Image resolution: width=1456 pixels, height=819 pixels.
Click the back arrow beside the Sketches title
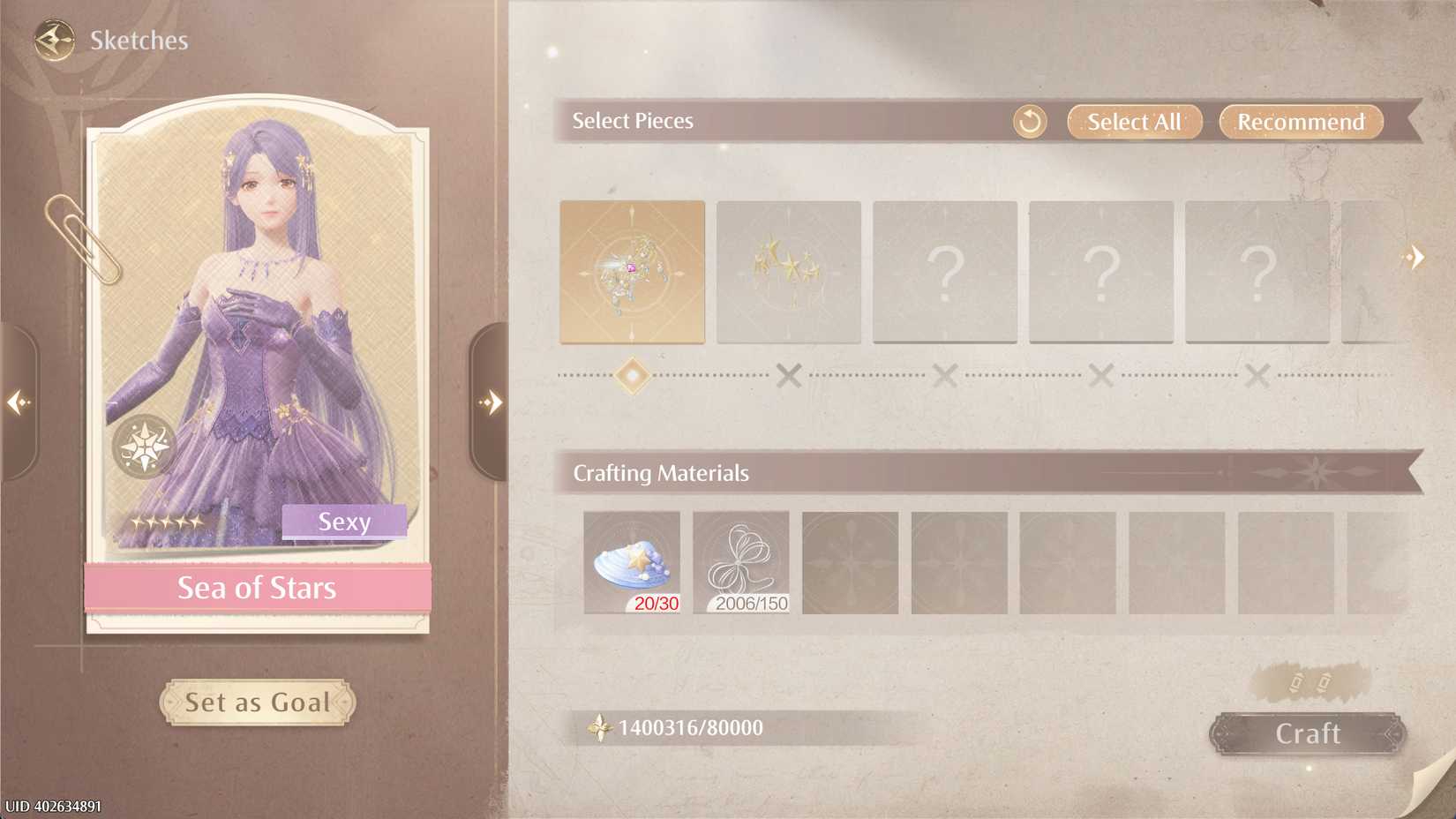point(53,39)
